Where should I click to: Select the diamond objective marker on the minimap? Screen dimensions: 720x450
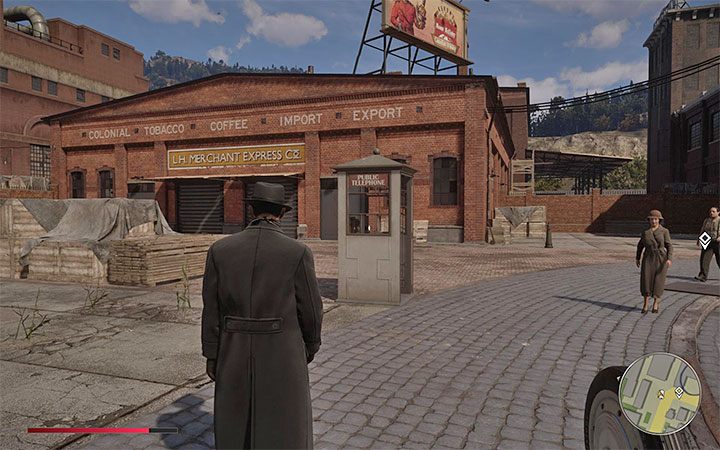coord(680,390)
